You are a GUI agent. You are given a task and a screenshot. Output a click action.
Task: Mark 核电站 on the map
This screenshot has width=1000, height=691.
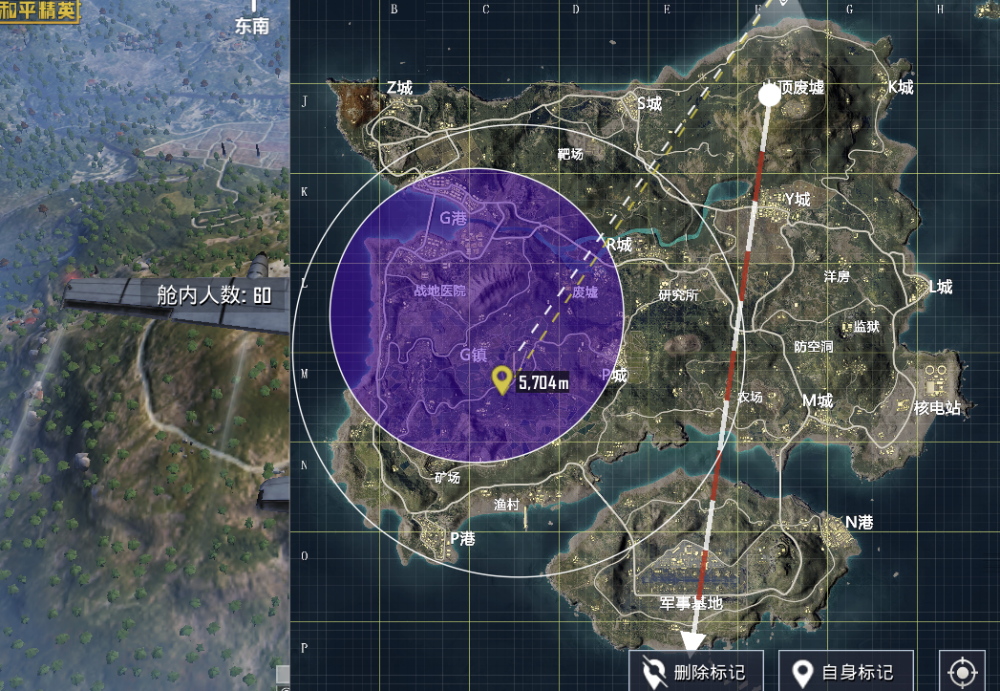937,408
